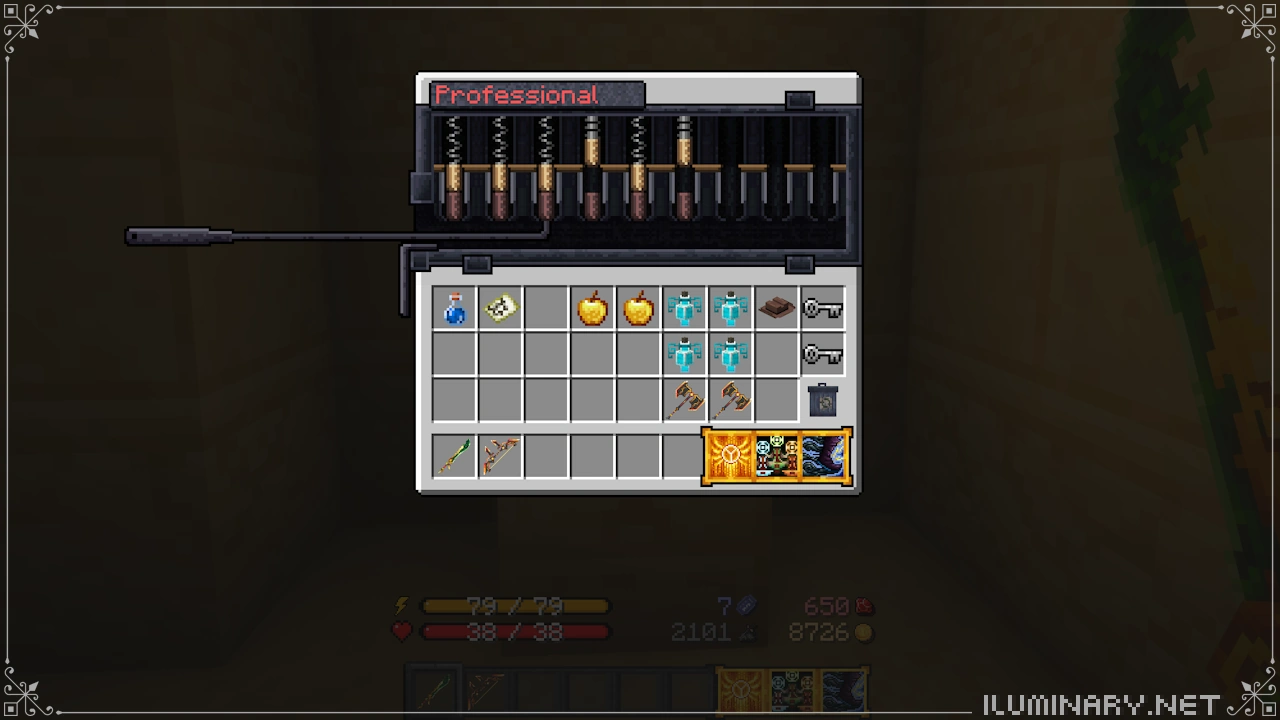1280x720 pixels.
Task: Click the Professional title label
Action: click(516, 95)
